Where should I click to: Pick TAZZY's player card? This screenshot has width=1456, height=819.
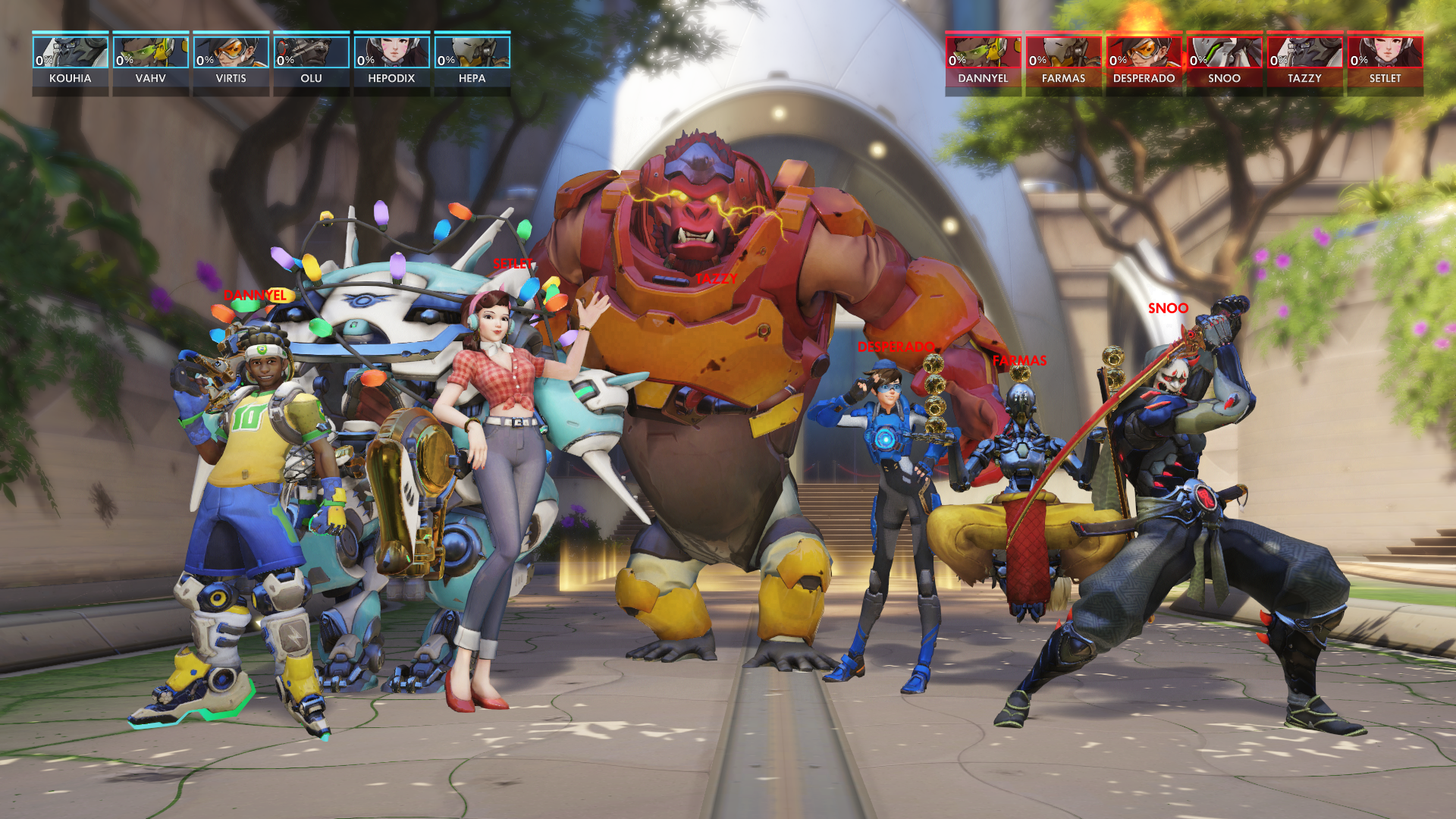click(x=1305, y=62)
